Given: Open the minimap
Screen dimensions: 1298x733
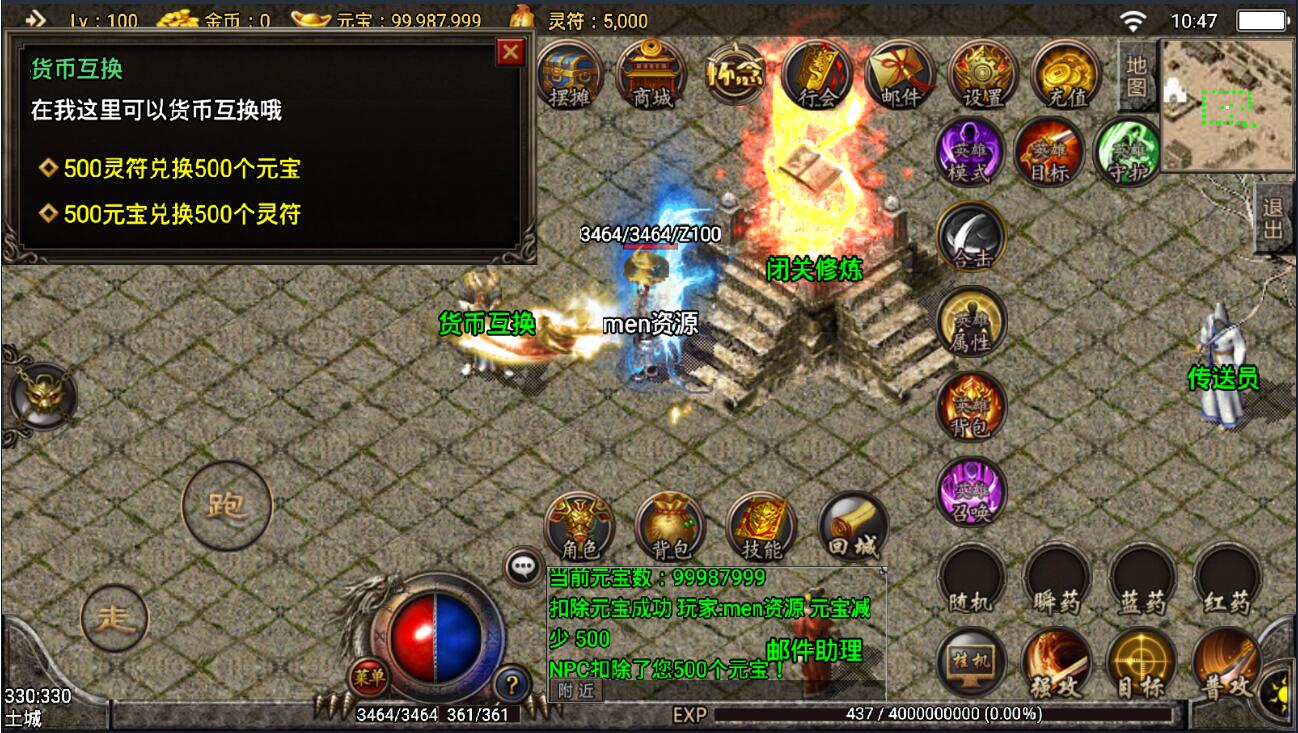Looking at the screenshot, I should 1227,103.
